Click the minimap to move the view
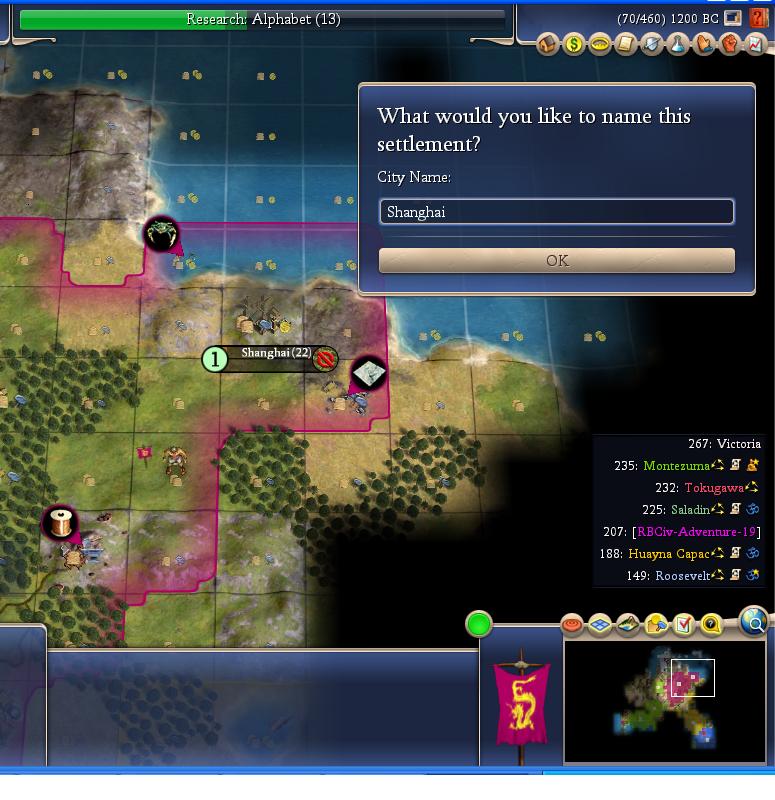This screenshot has width=775, height=800. pos(665,700)
